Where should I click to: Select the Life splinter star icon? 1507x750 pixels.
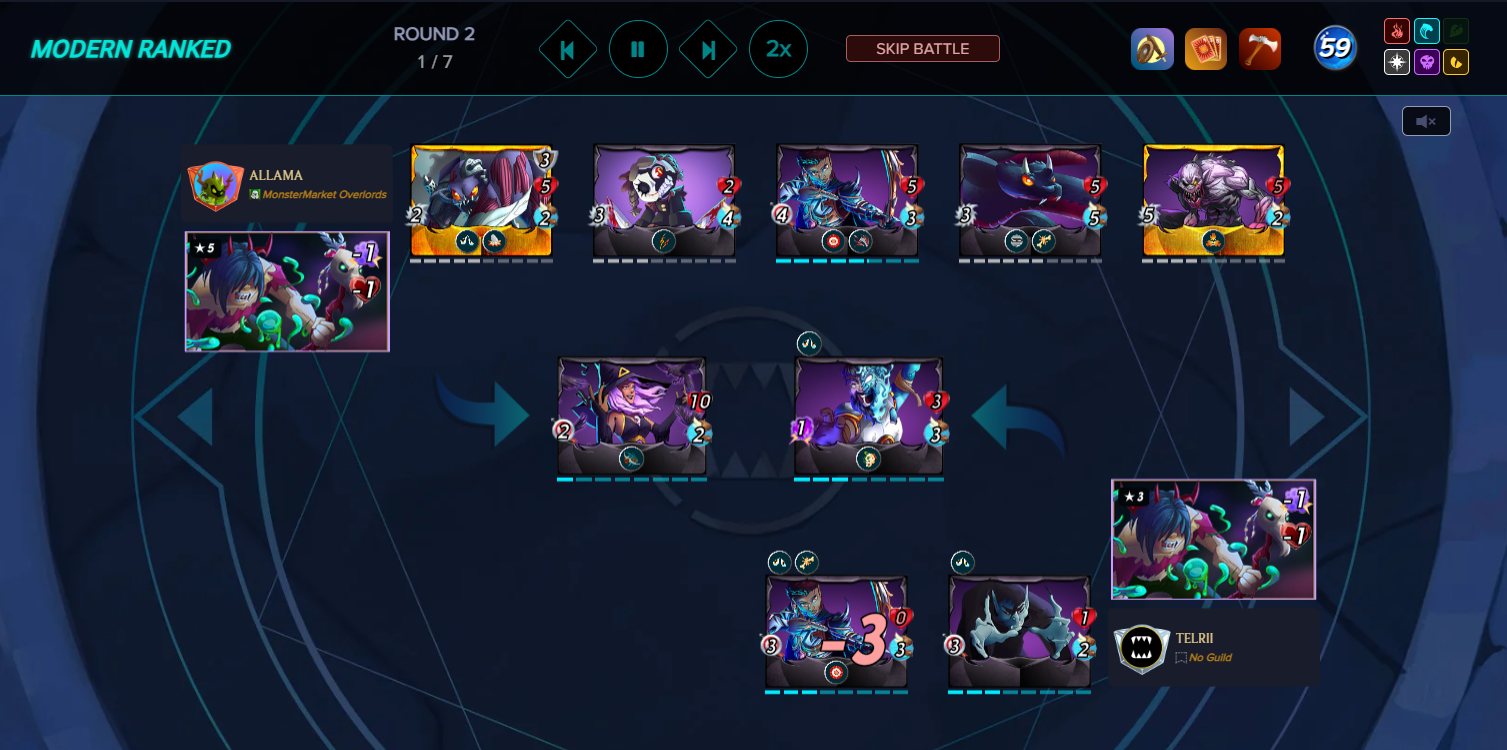1396,62
